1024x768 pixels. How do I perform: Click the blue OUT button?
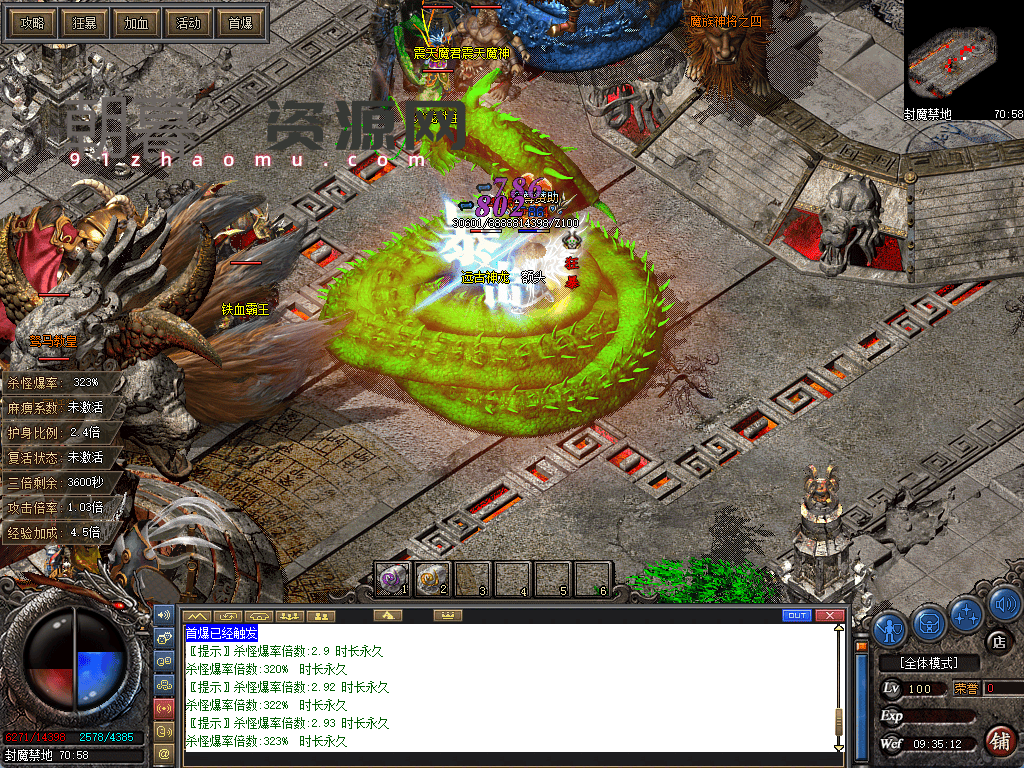tap(797, 615)
